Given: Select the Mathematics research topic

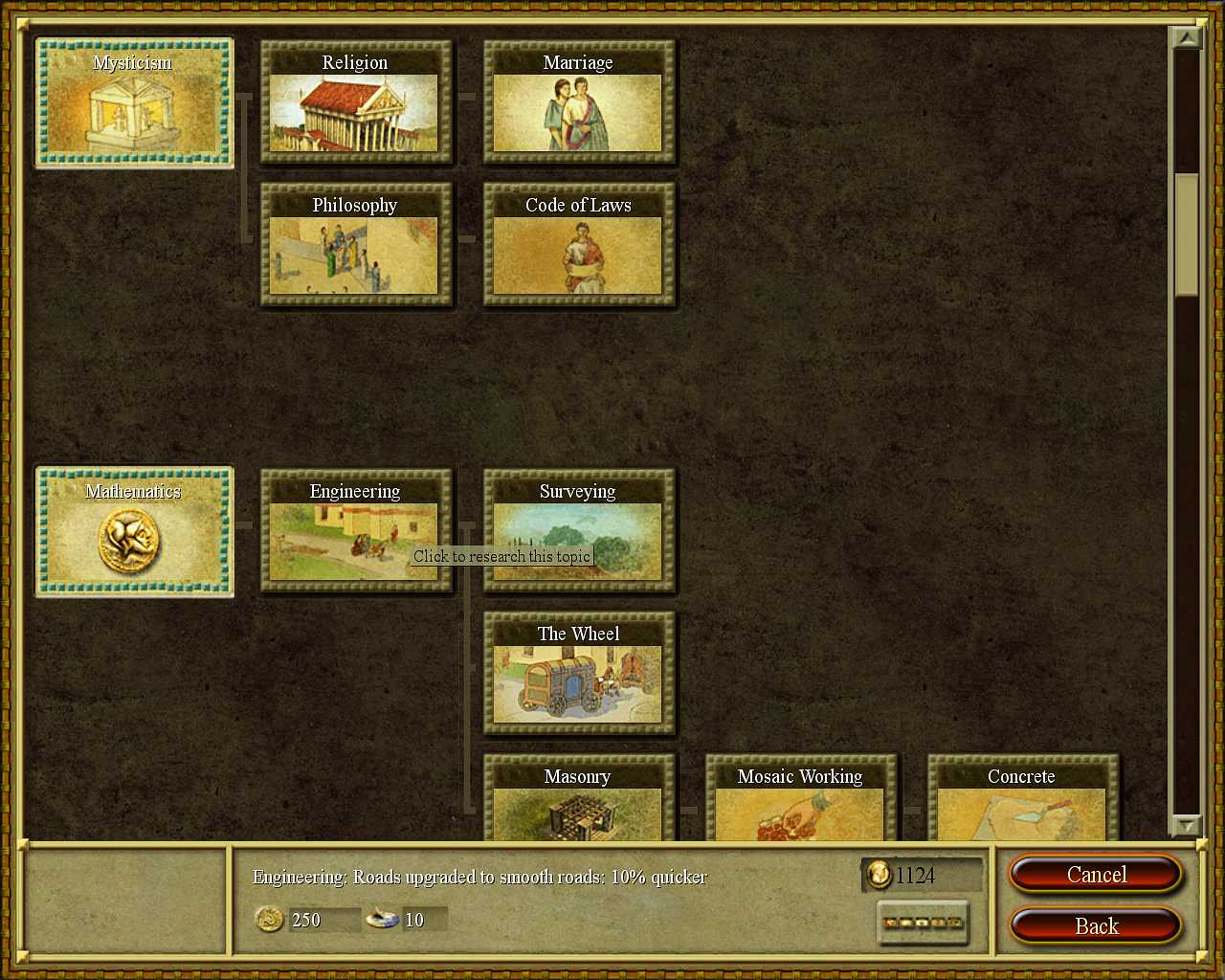Looking at the screenshot, I should click(x=134, y=532).
